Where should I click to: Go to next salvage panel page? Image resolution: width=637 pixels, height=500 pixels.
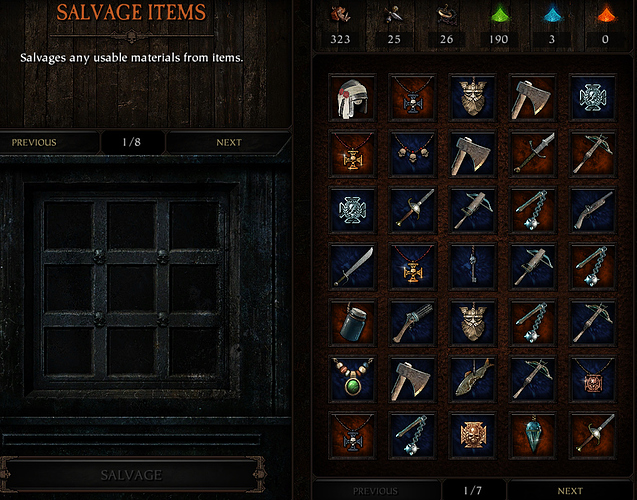click(229, 142)
